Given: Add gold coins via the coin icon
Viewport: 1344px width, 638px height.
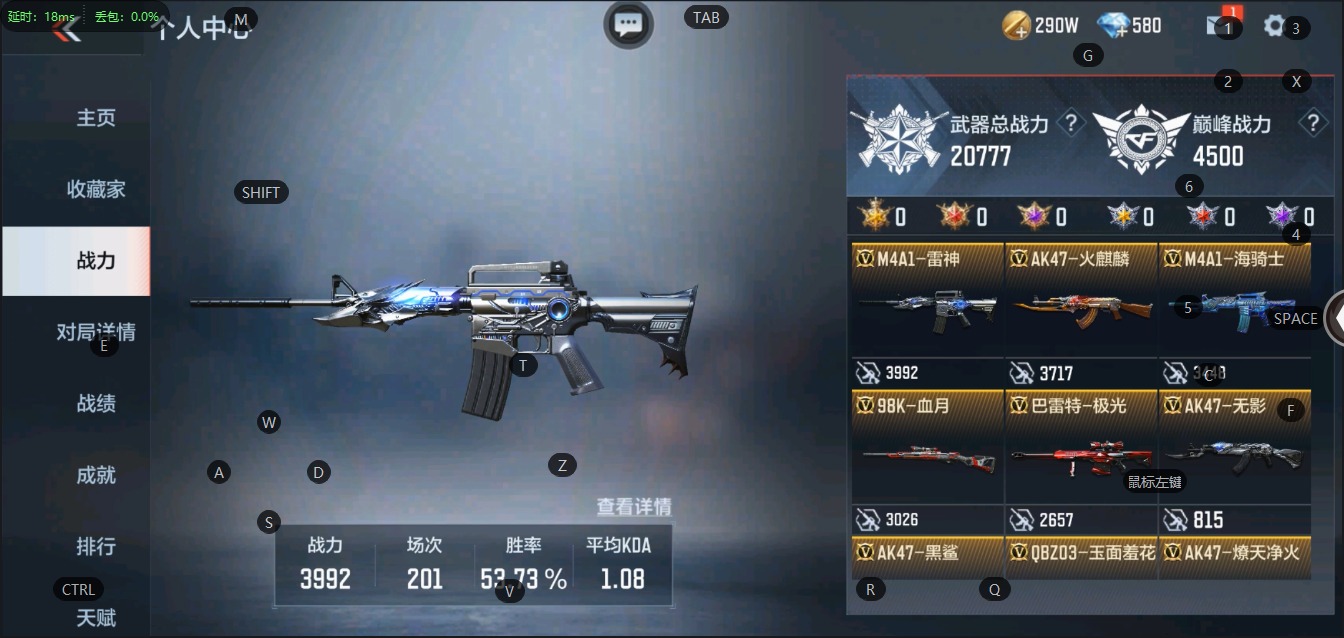Looking at the screenshot, I should pyautogui.click(x=1017, y=26).
